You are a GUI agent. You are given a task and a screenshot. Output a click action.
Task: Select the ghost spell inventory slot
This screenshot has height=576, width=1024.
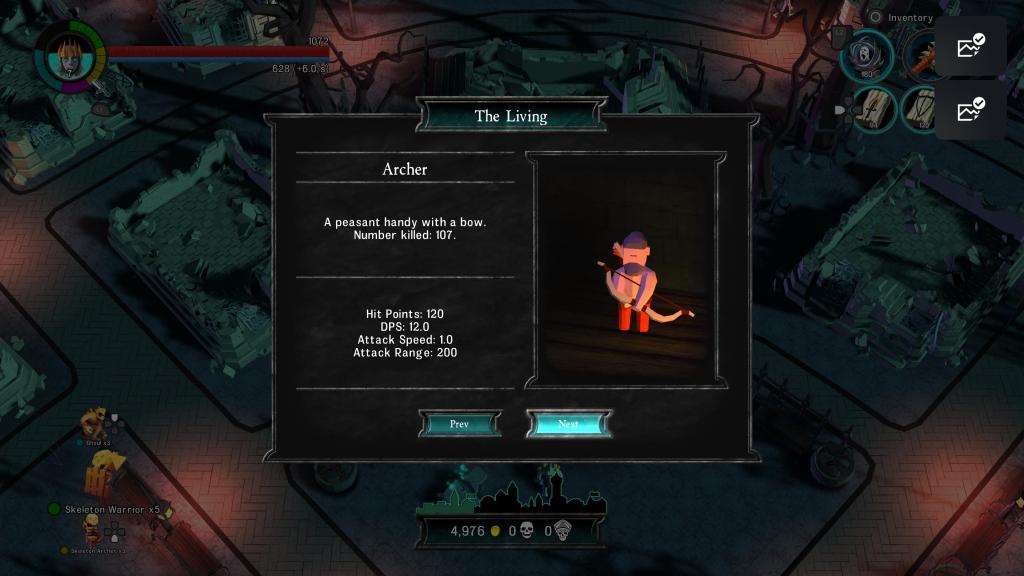pos(866,54)
